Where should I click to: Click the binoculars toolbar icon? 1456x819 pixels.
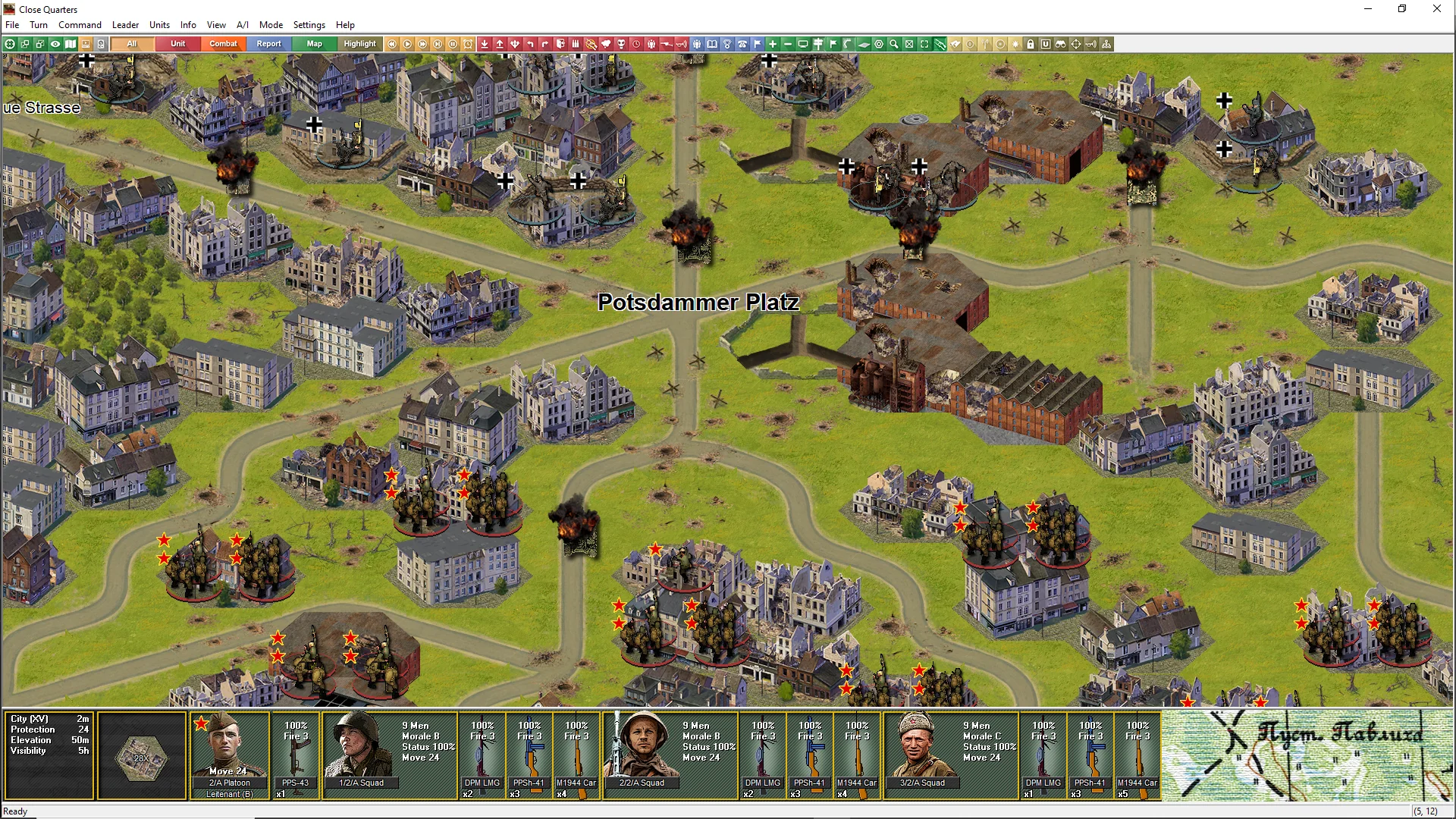pyautogui.click(x=1061, y=44)
